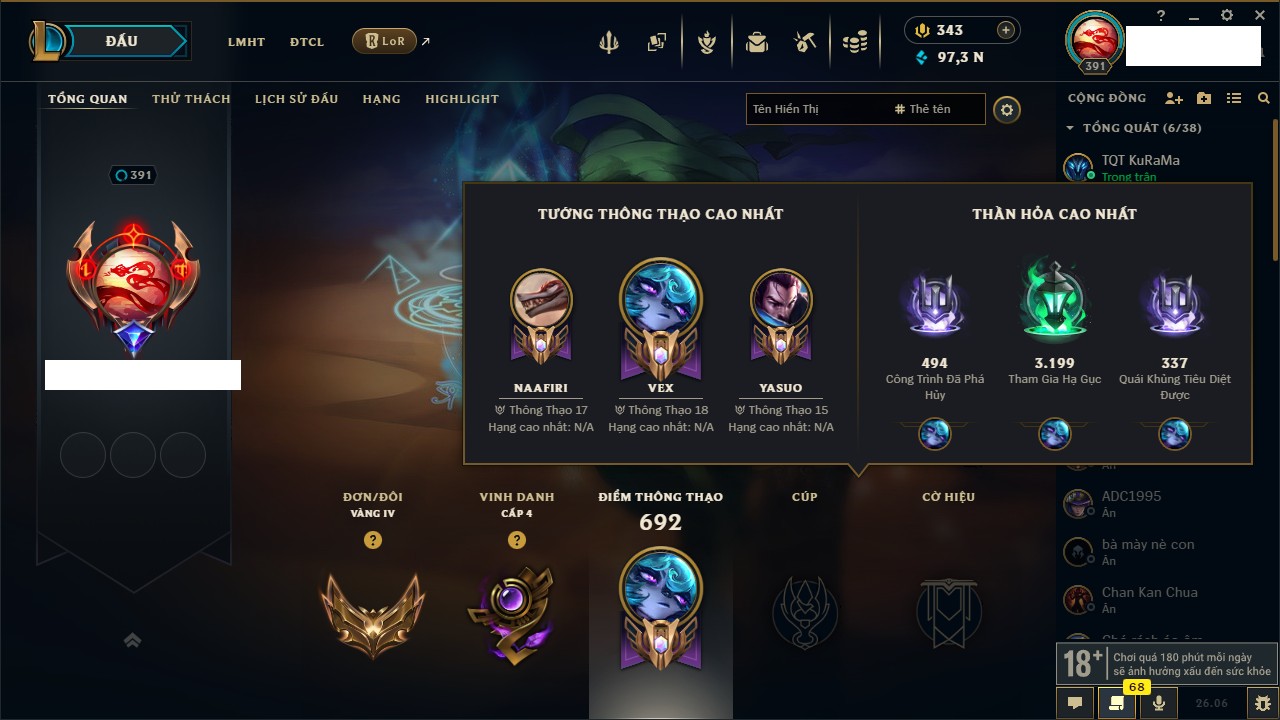Collapse the TỔNG QUÁT friends group

point(1070,128)
